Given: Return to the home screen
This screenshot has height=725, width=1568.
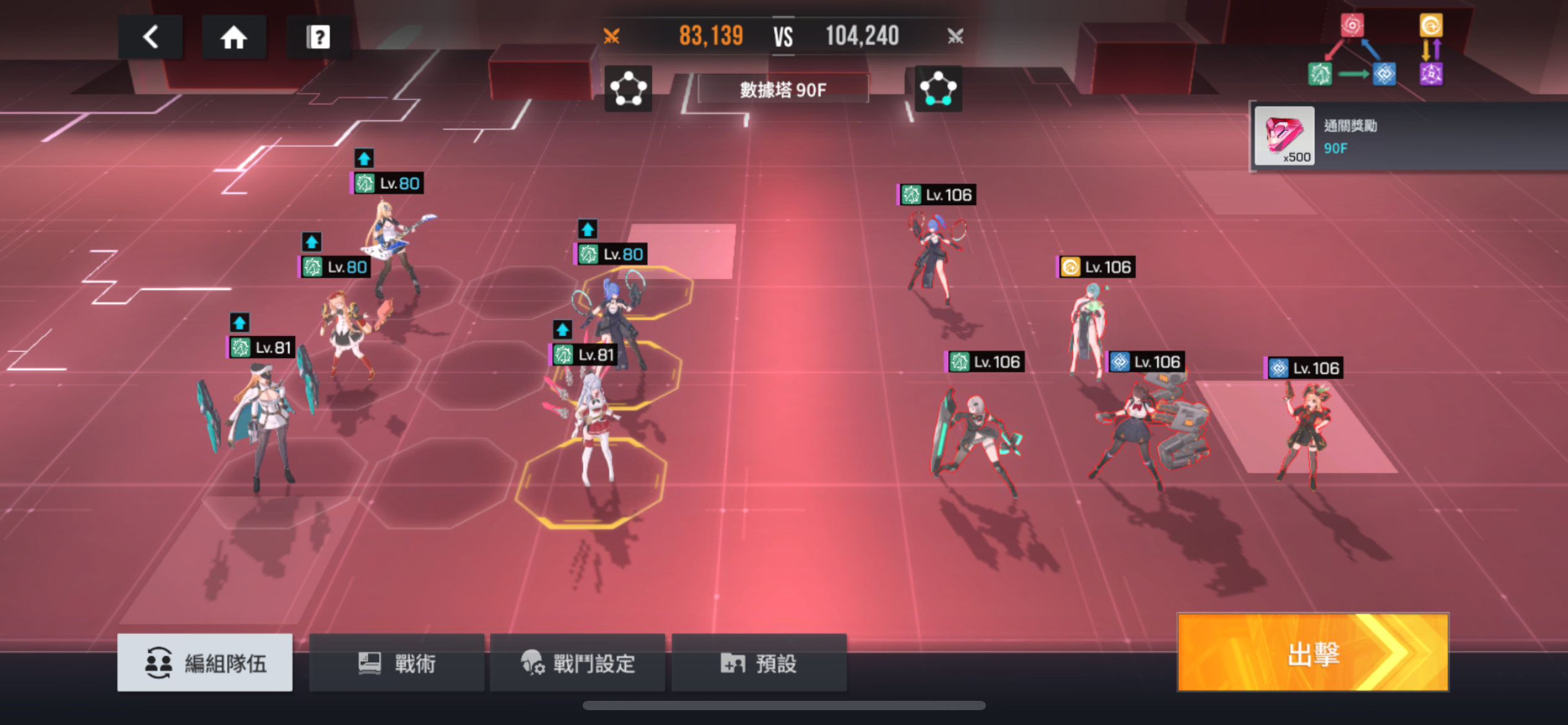Looking at the screenshot, I should (x=234, y=37).
